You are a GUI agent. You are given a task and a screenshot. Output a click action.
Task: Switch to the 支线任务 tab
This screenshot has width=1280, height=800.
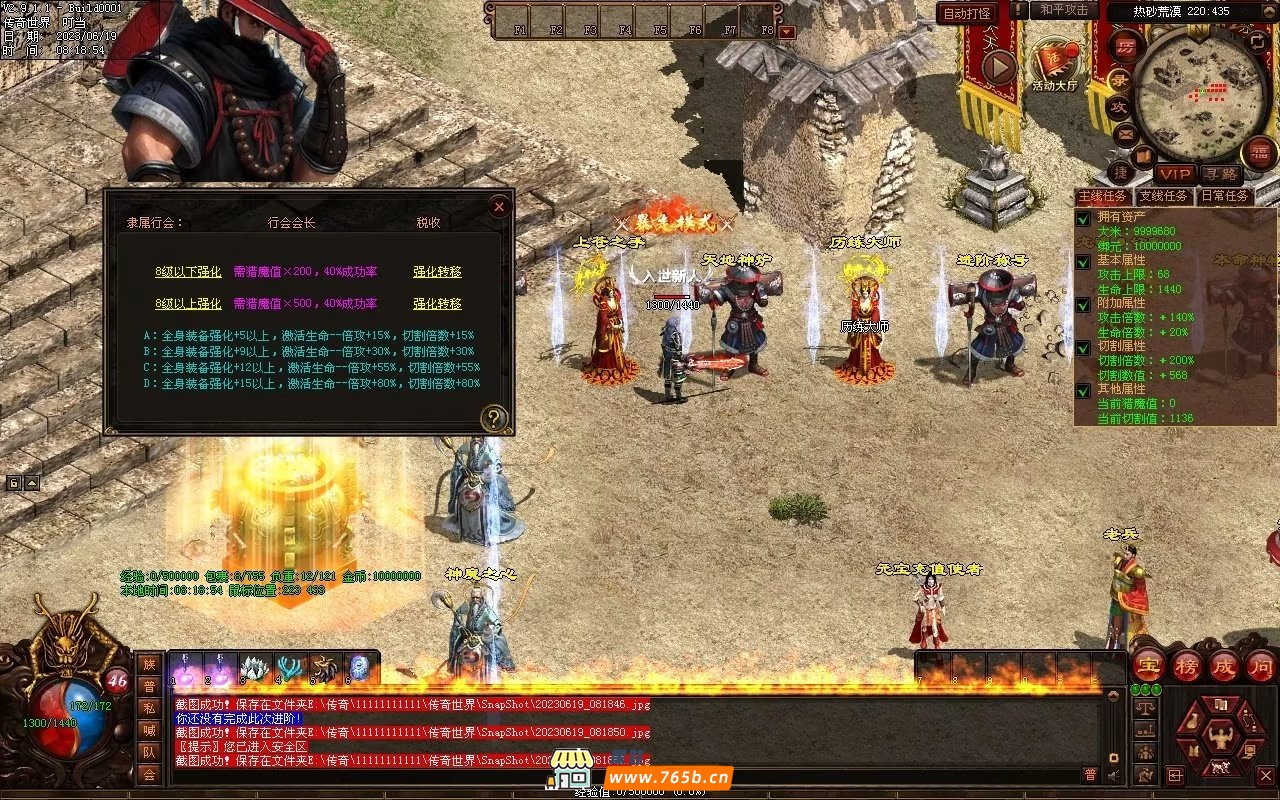pyautogui.click(x=1164, y=196)
